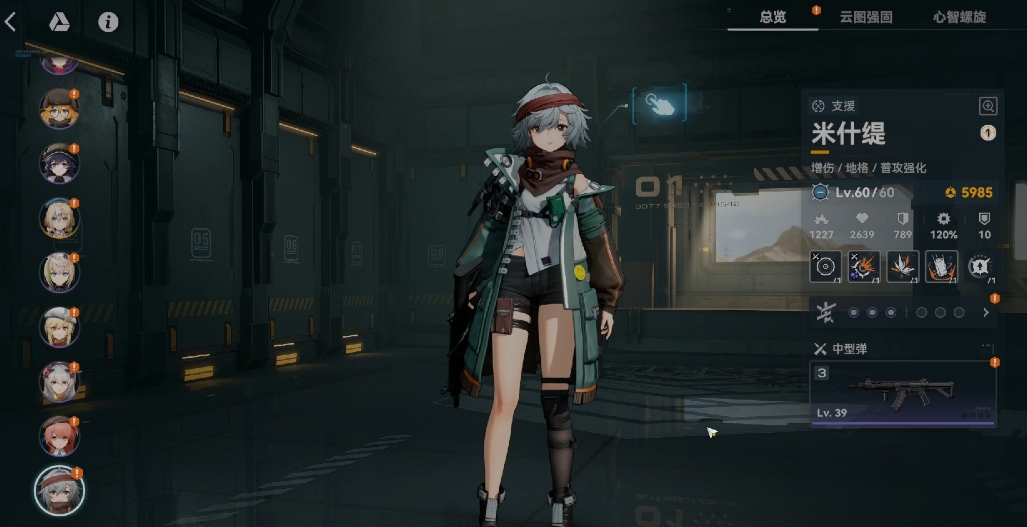Screen dimensions: 1027x527
Task: Choose the dark purple-haired character portrait
Action: 59,163
